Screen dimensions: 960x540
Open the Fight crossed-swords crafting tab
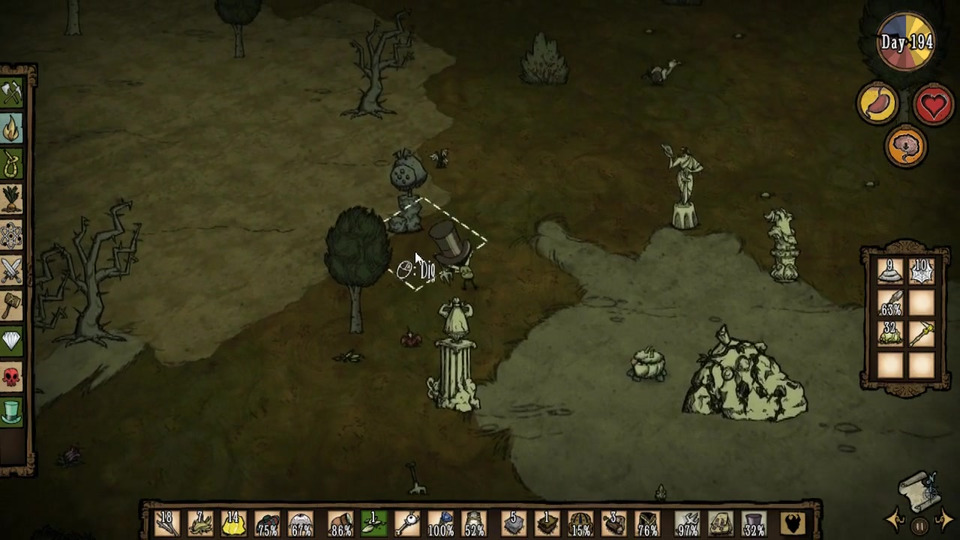(12, 269)
